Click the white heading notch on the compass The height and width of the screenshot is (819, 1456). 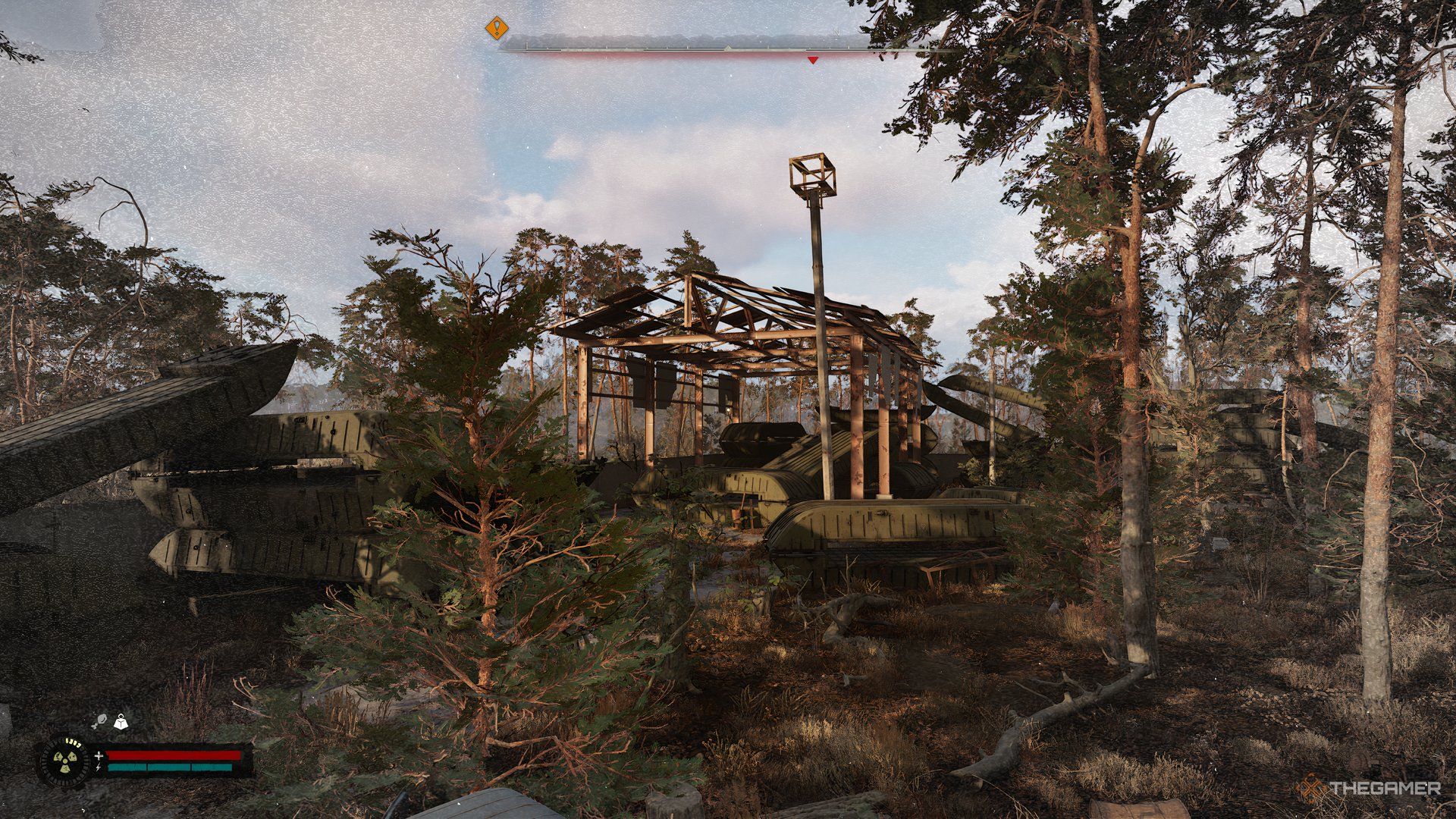728,47
